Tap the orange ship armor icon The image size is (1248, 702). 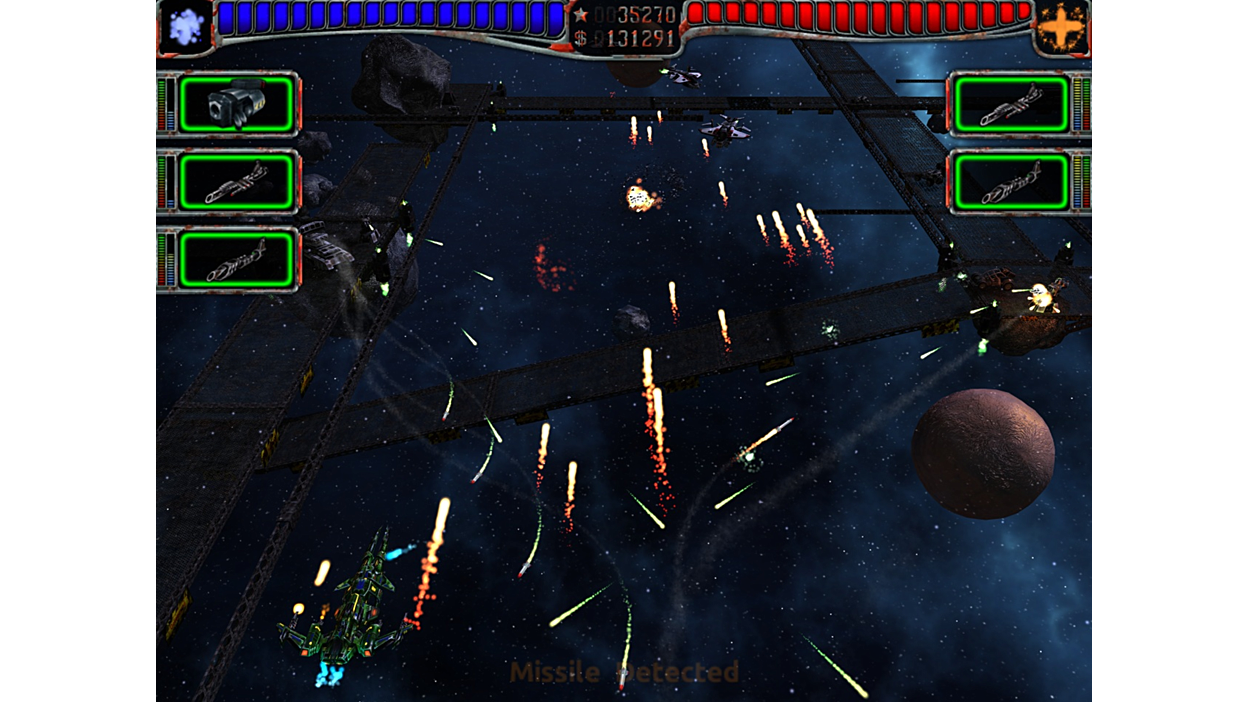[1061, 27]
